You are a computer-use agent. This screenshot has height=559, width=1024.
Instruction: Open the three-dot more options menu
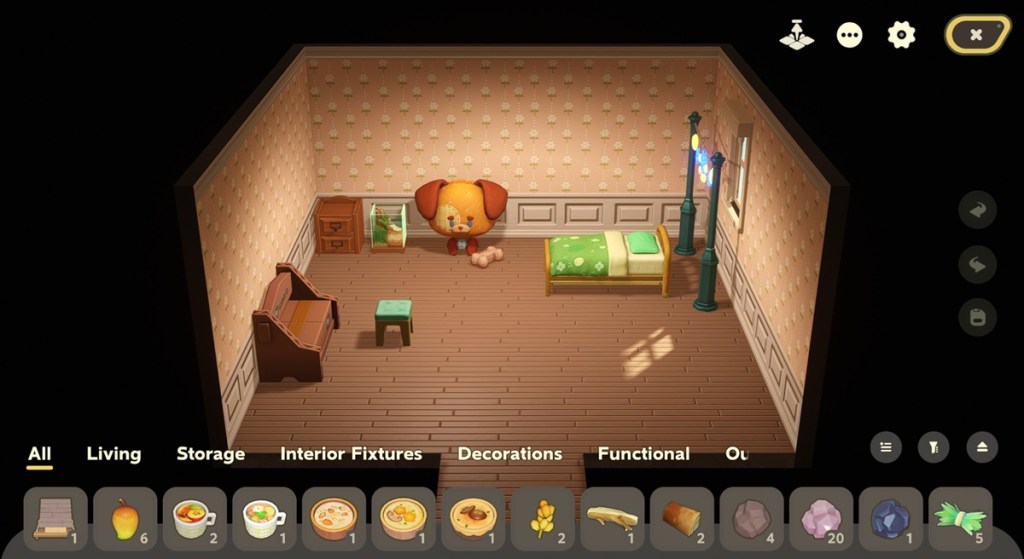849,35
